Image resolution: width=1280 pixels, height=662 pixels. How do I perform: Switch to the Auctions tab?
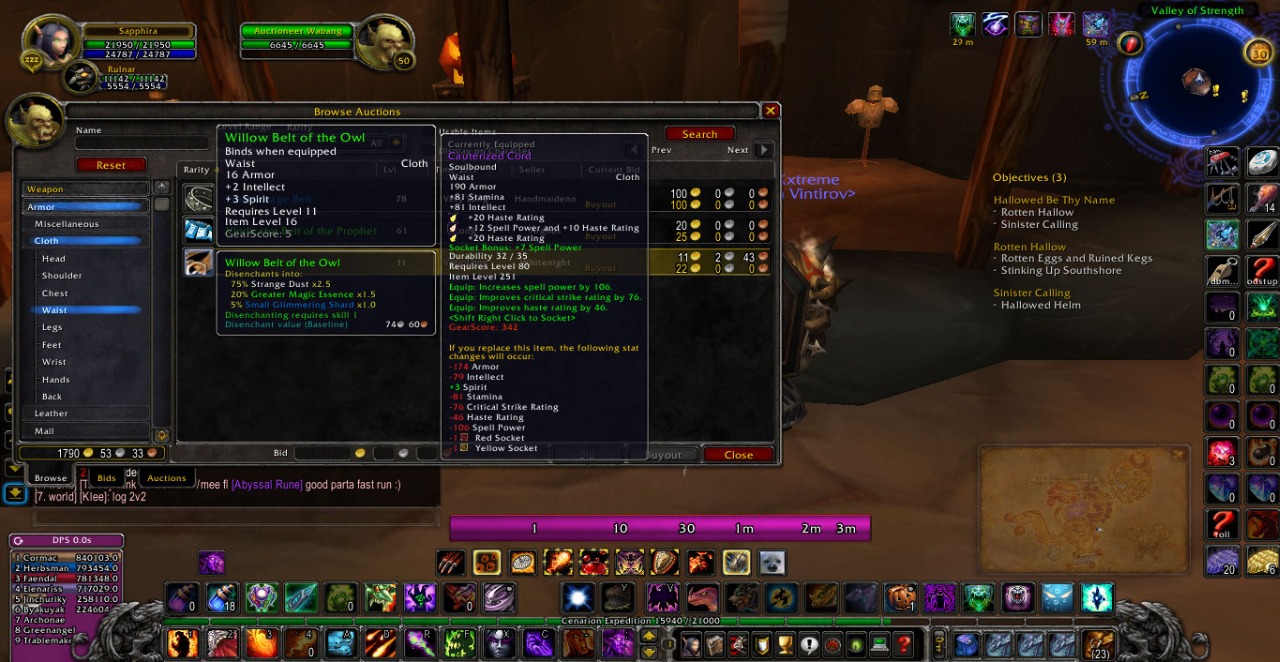167,478
